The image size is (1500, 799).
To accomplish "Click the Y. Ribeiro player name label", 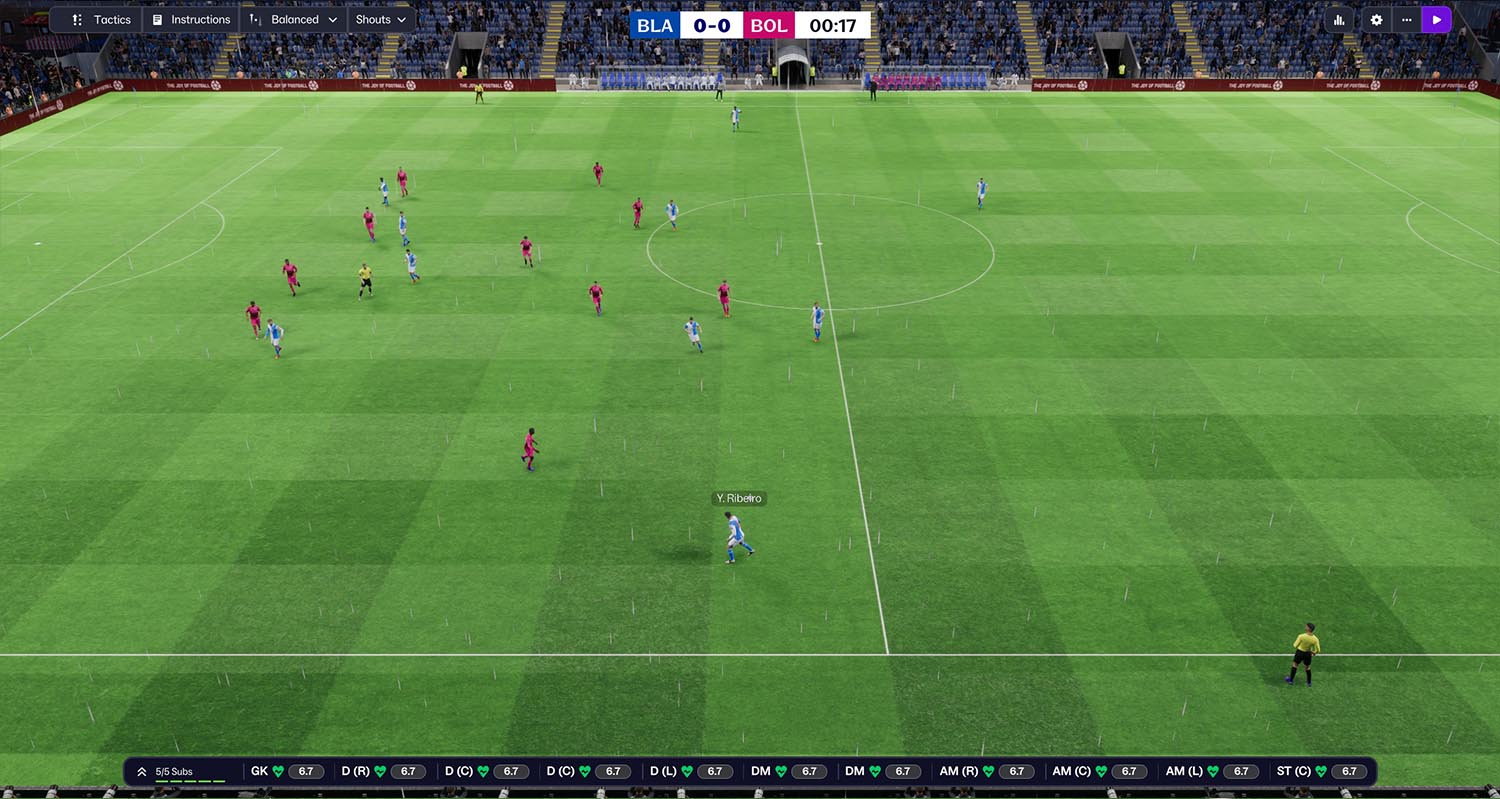I will click(739, 498).
